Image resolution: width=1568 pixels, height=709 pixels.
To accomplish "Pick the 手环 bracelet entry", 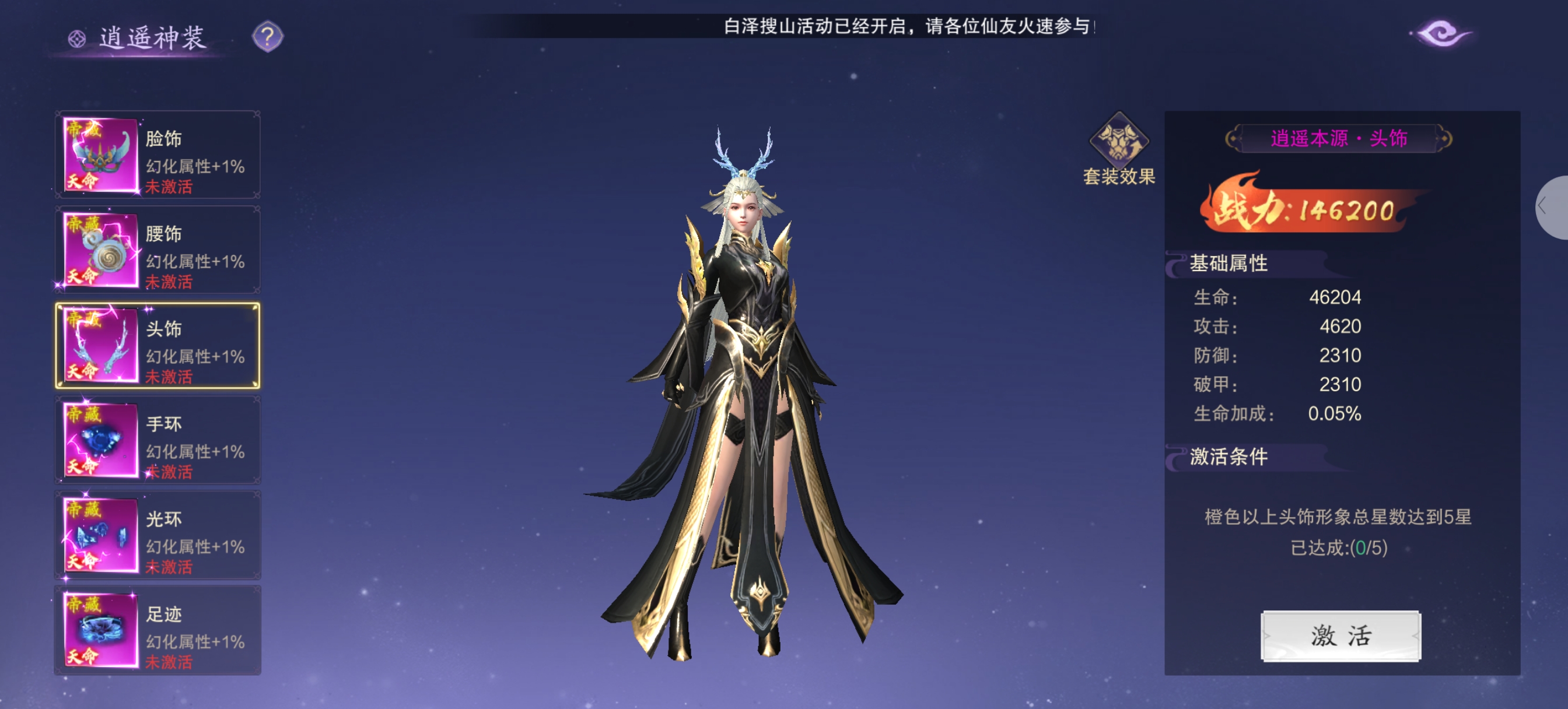I will (157, 440).
